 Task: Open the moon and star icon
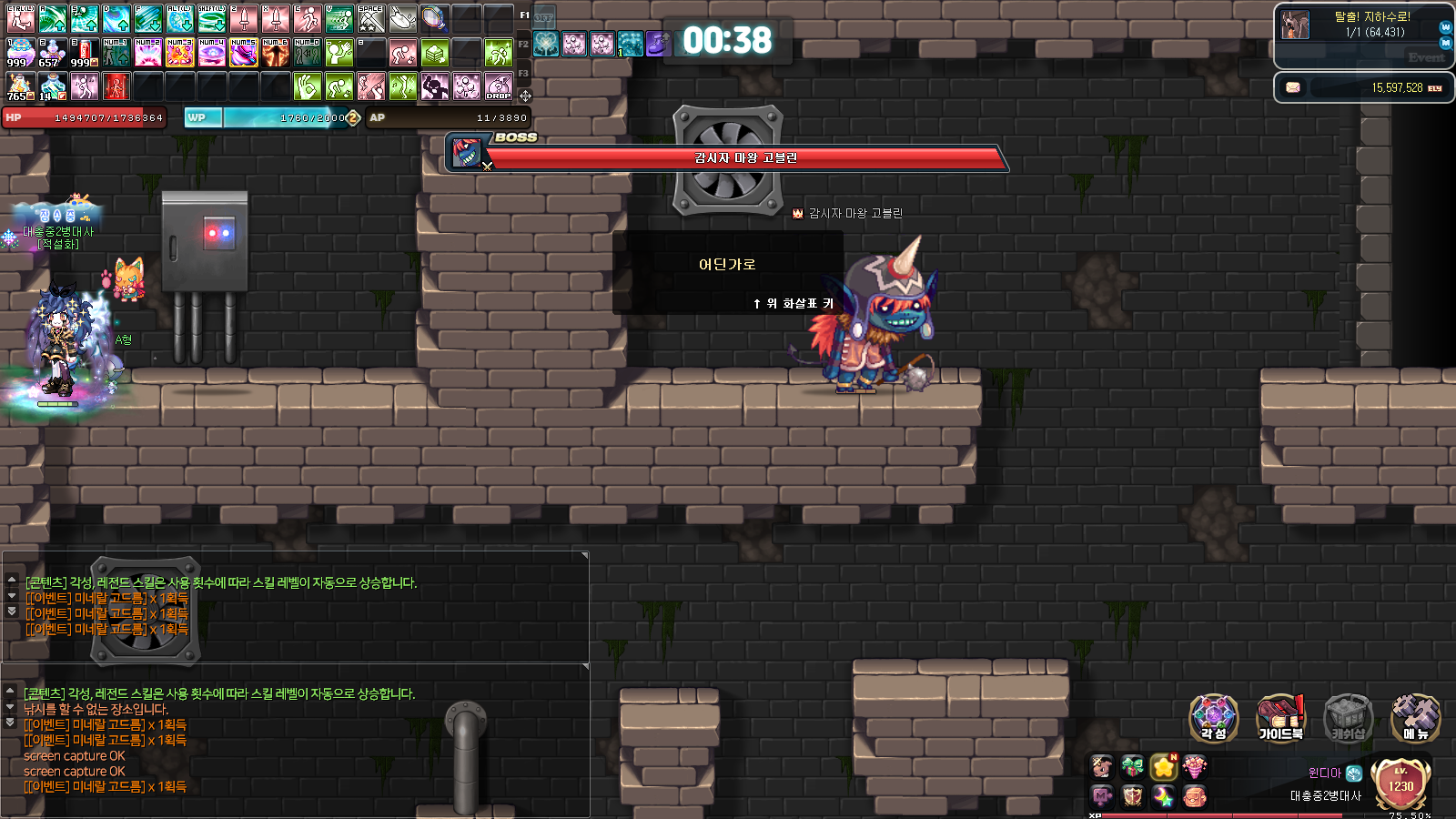coord(1163,797)
